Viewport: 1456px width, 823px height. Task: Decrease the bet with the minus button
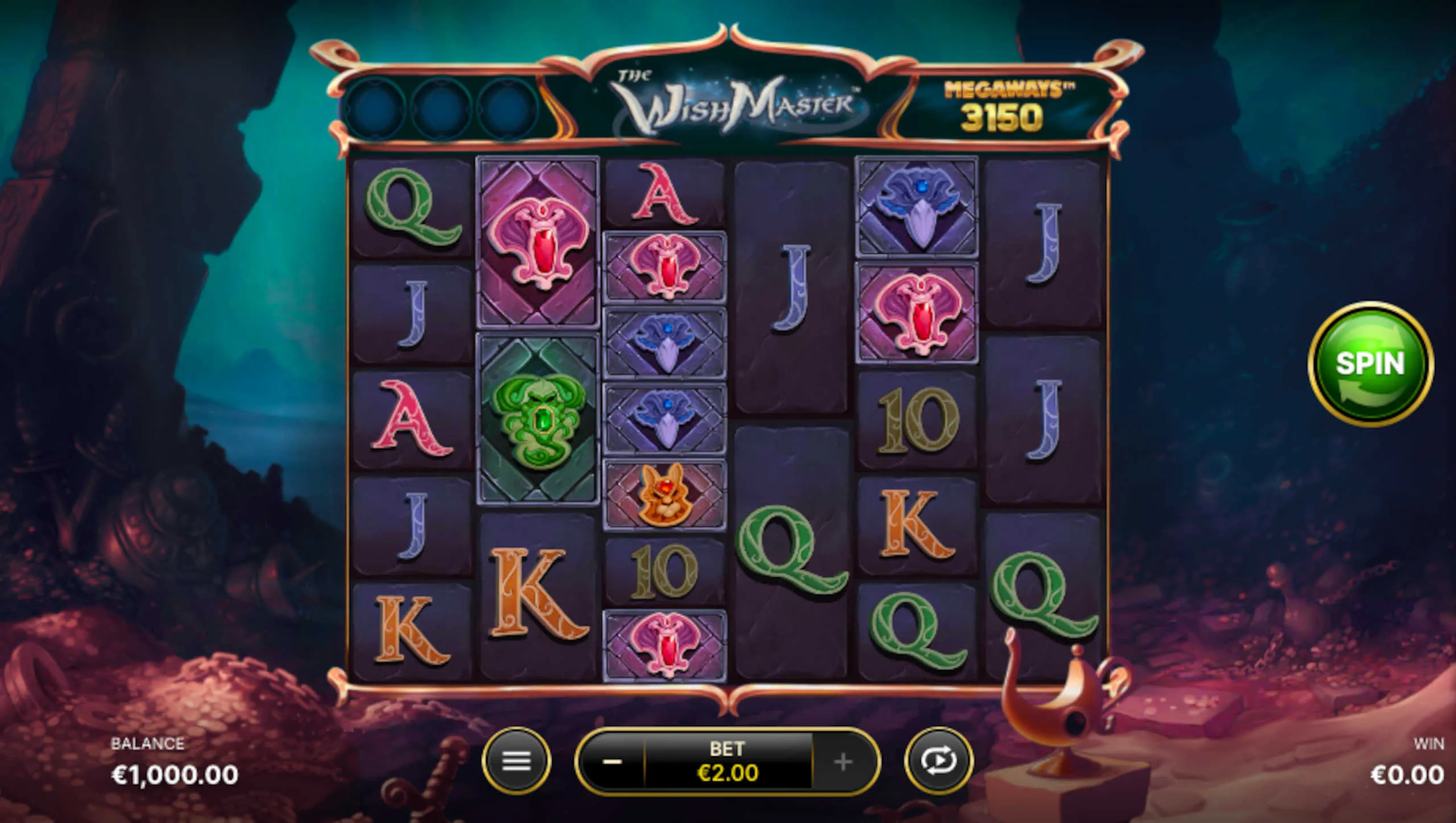pyautogui.click(x=612, y=761)
